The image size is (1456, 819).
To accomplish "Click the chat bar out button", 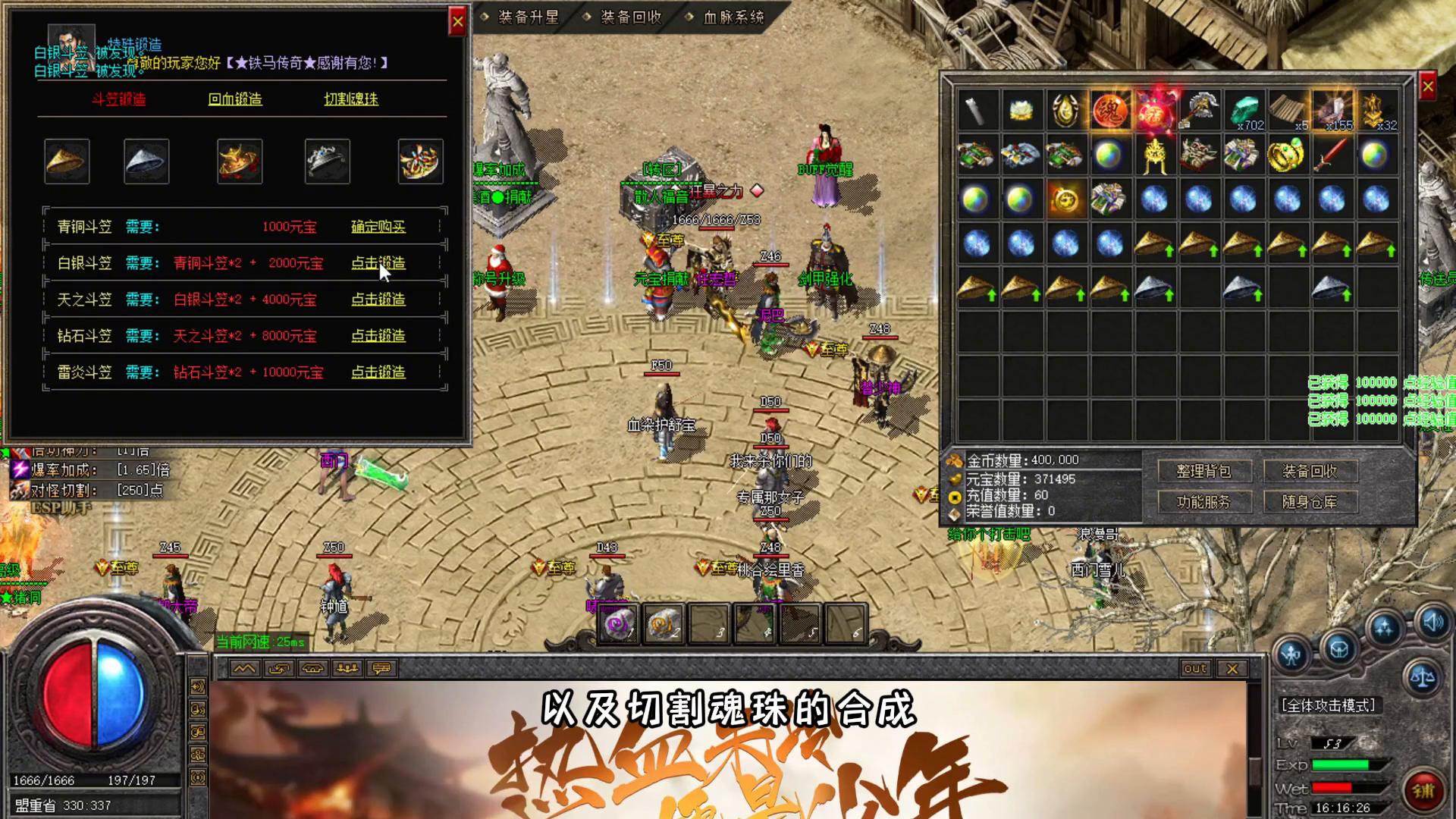I will coord(1194,668).
